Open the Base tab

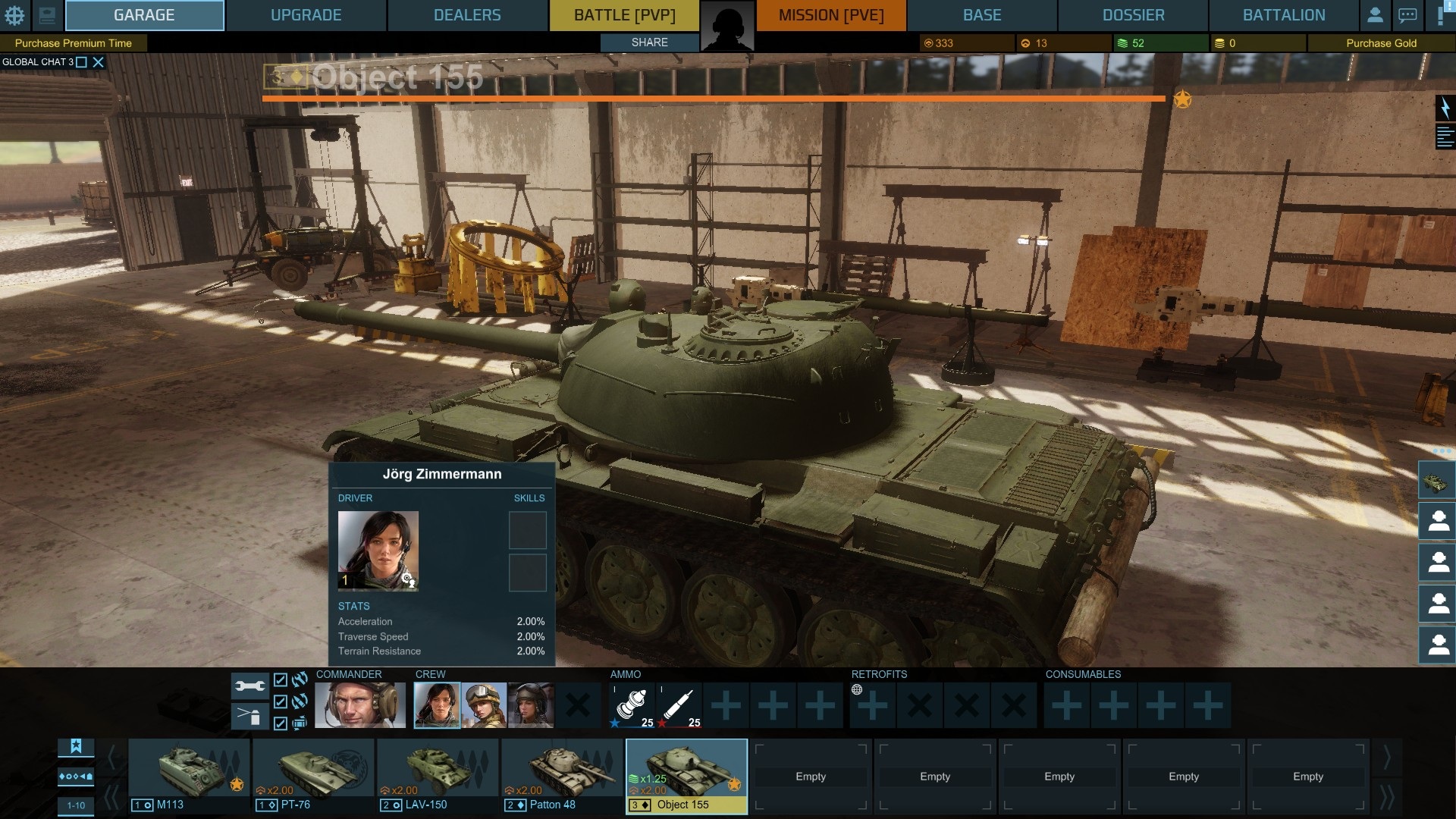click(x=982, y=15)
